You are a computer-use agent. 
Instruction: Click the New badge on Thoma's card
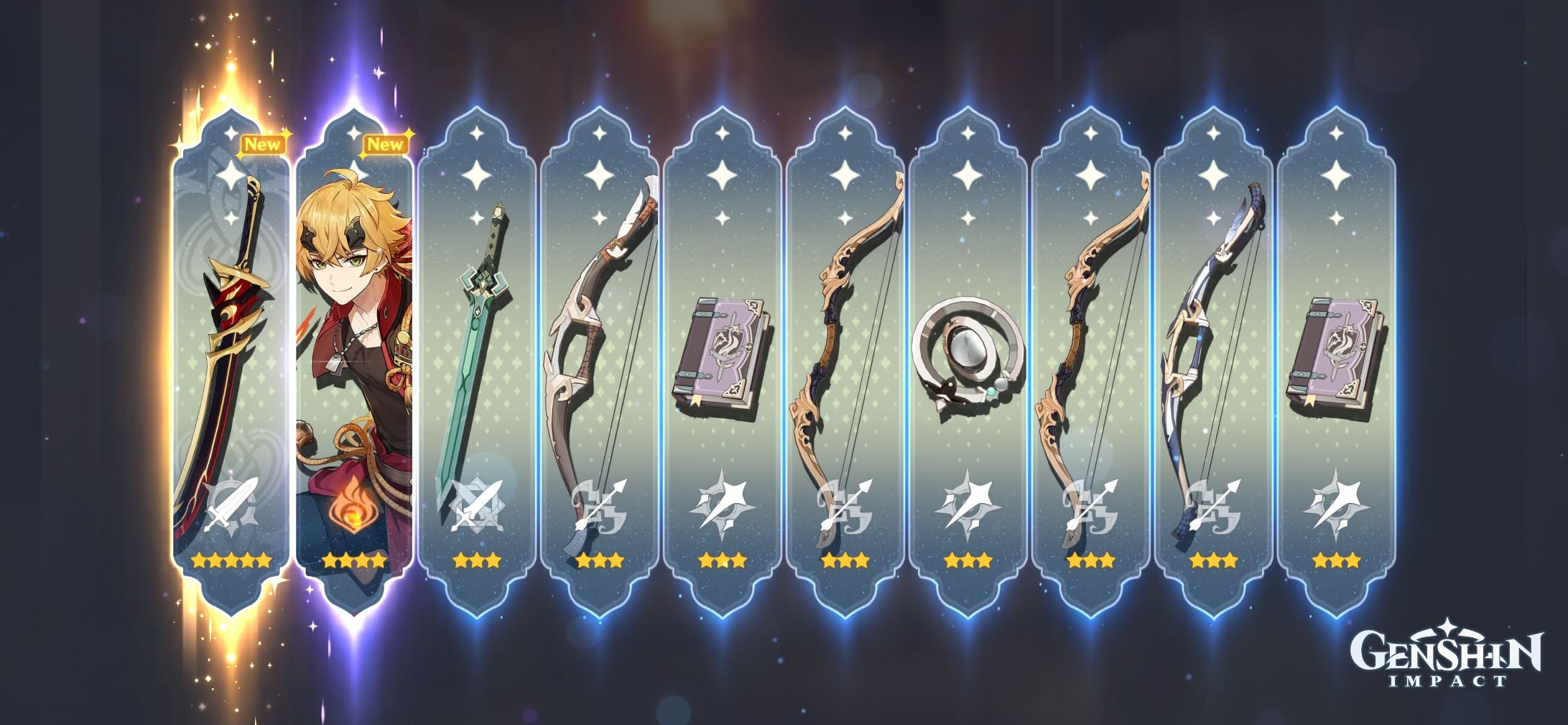click(x=386, y=144)
